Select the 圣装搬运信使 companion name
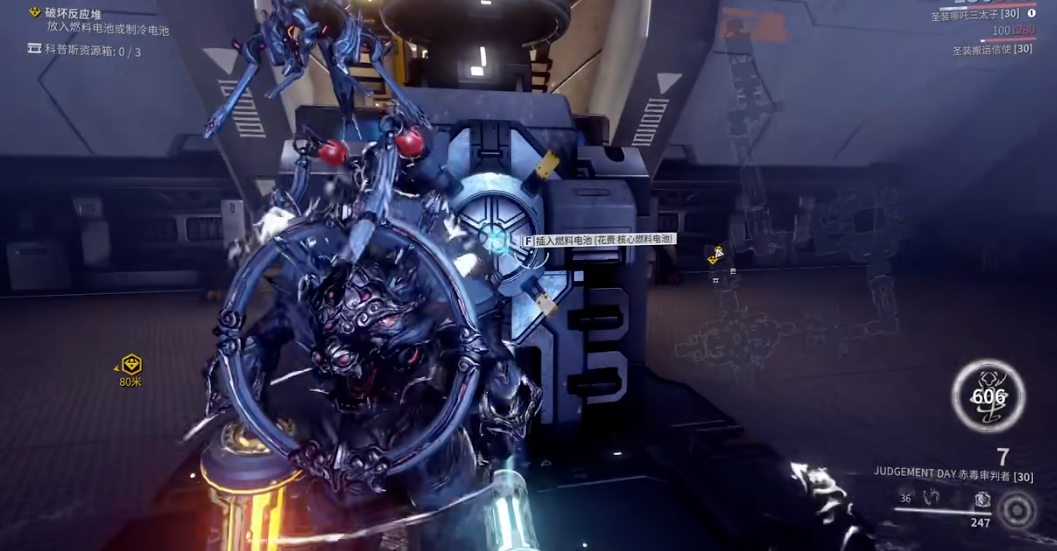 991,49
